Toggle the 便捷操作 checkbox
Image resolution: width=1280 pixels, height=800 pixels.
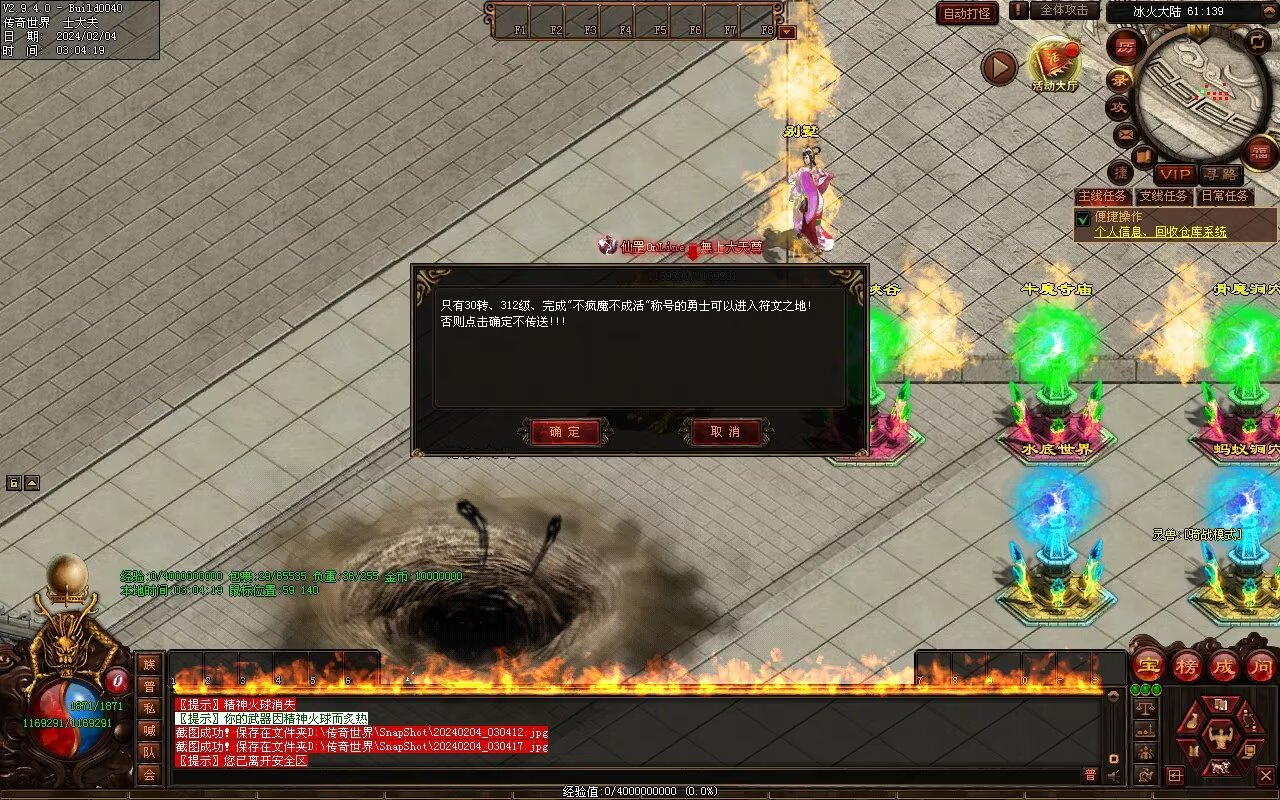(1082, 218)
